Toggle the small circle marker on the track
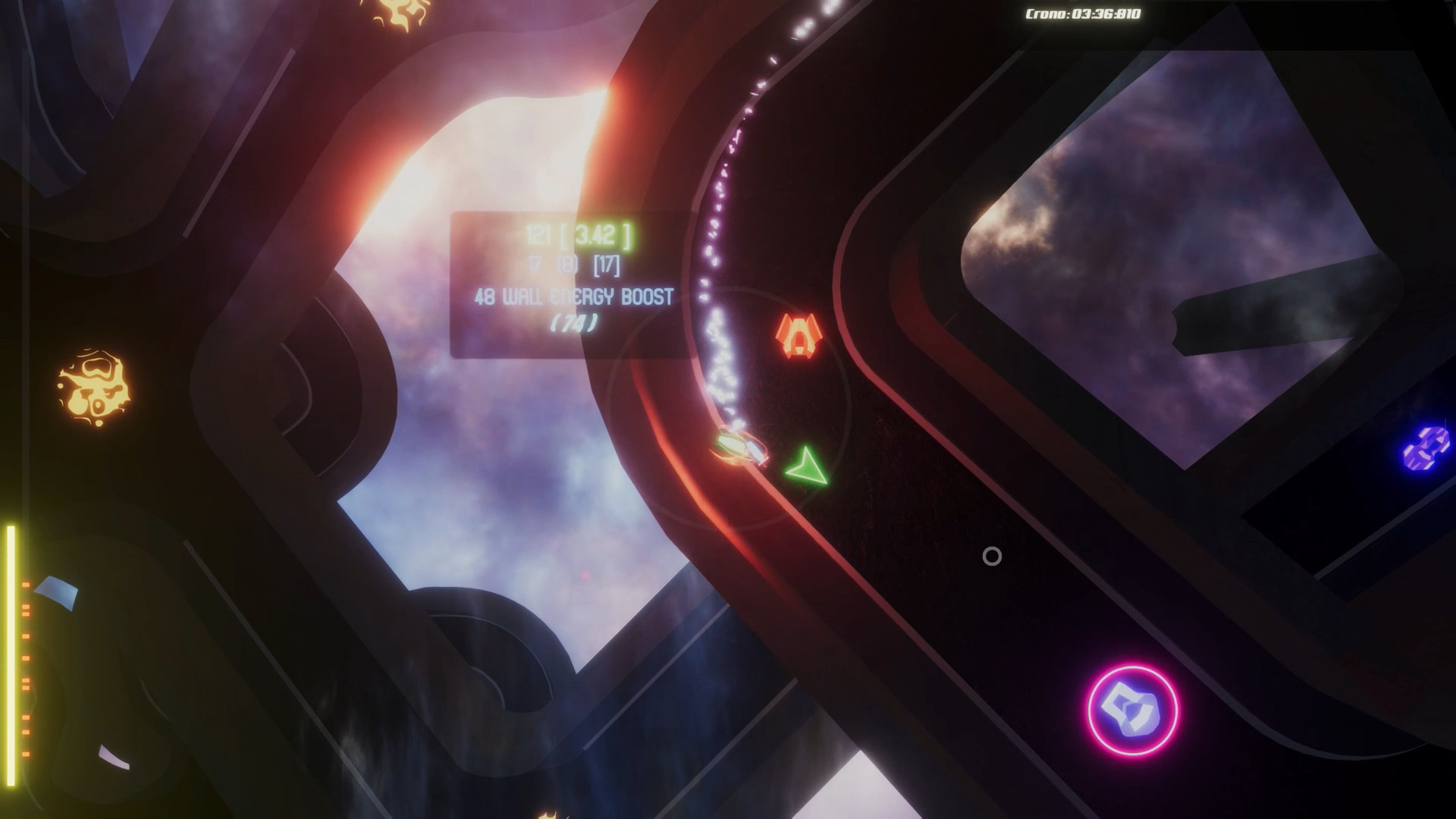This screenshot has height=819, width=1456. pyautogui.click(x=992, y=557)
